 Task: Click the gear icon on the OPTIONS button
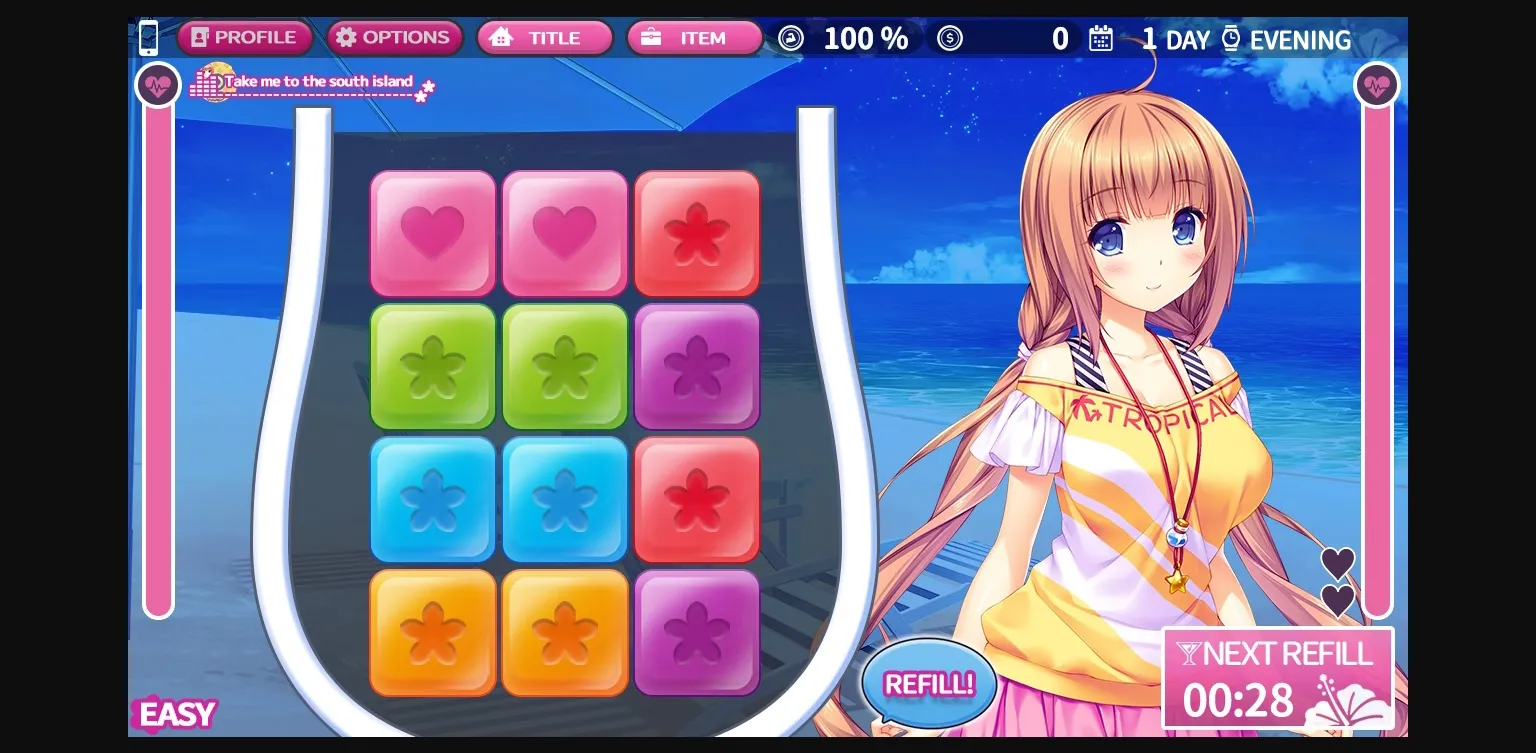point(346,37)
